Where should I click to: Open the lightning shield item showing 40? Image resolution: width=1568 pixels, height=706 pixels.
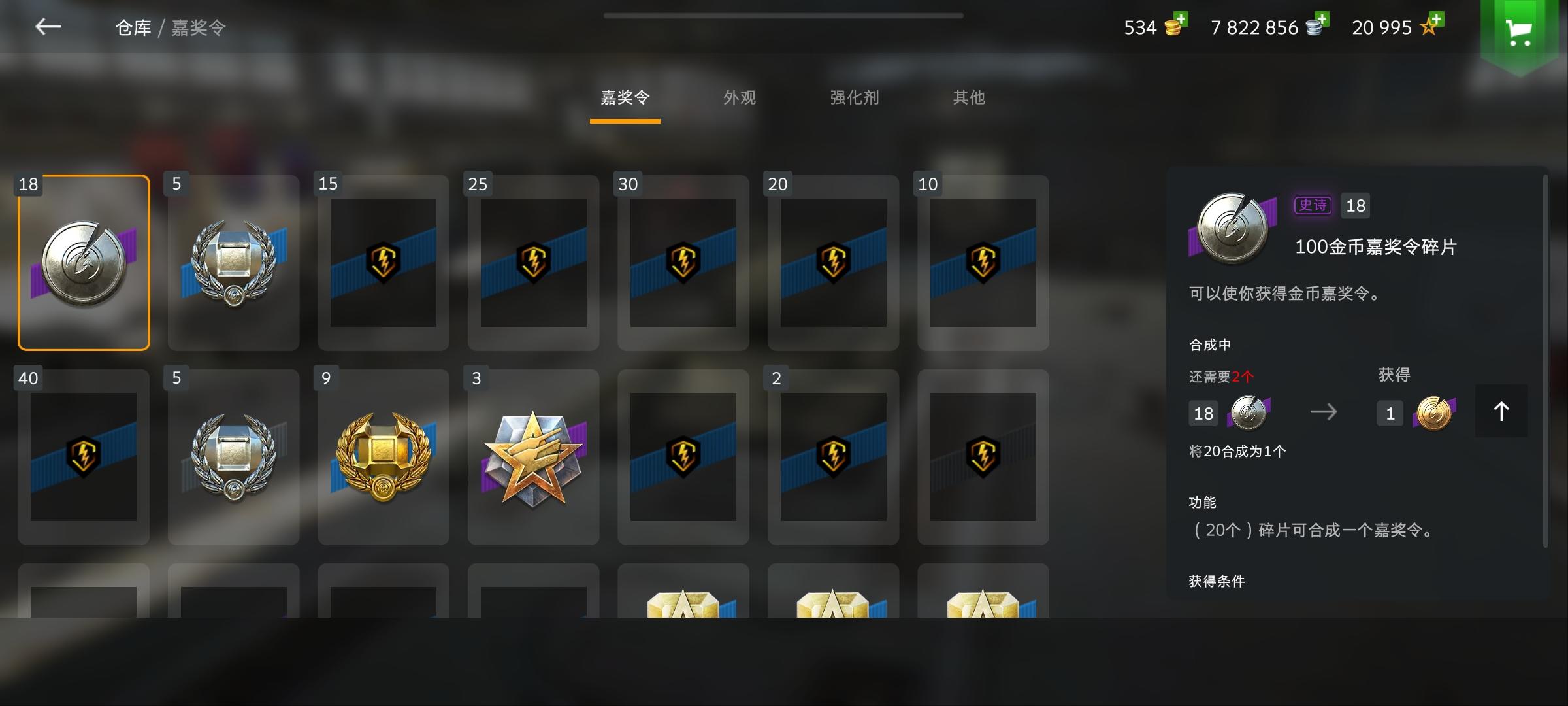(84, 456)
